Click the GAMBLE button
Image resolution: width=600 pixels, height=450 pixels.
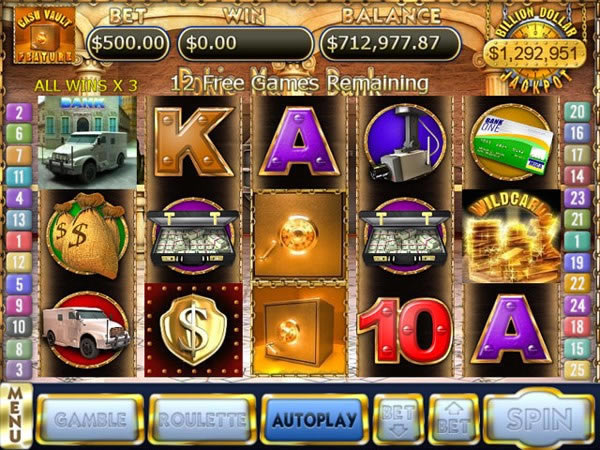[x=90, y=418]
